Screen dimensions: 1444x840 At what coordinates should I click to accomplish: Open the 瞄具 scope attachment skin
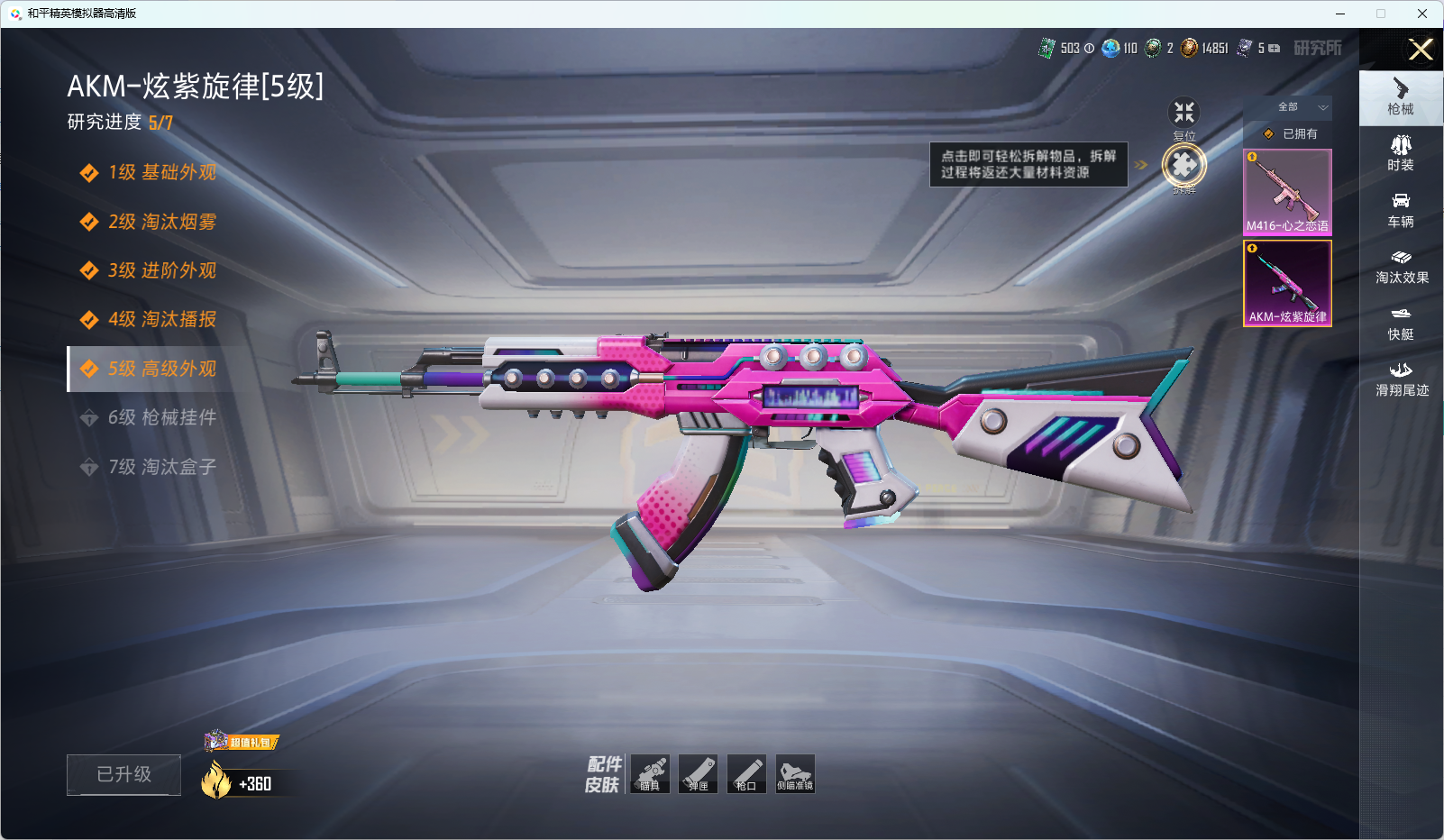click(x=650, y=773)
